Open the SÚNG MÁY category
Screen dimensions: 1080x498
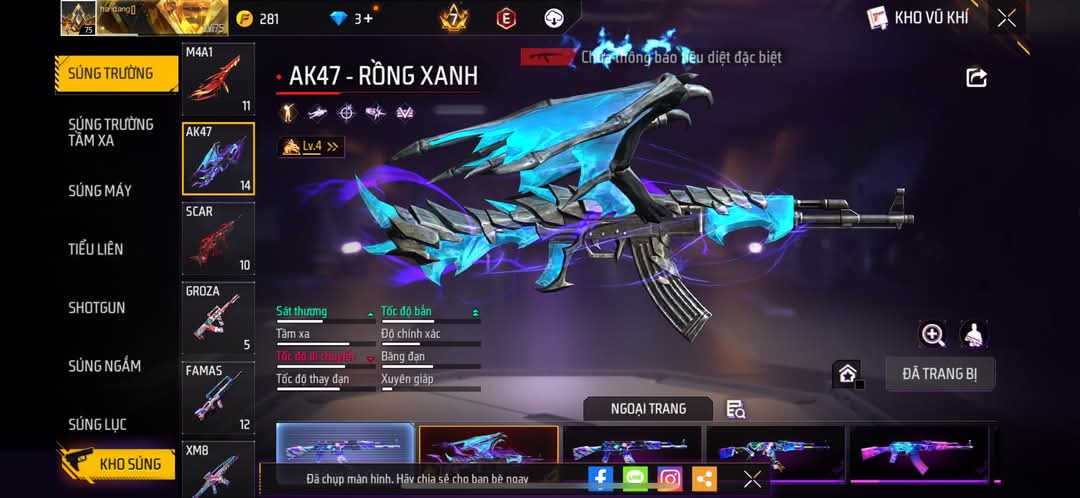click(x=100, y=191)
